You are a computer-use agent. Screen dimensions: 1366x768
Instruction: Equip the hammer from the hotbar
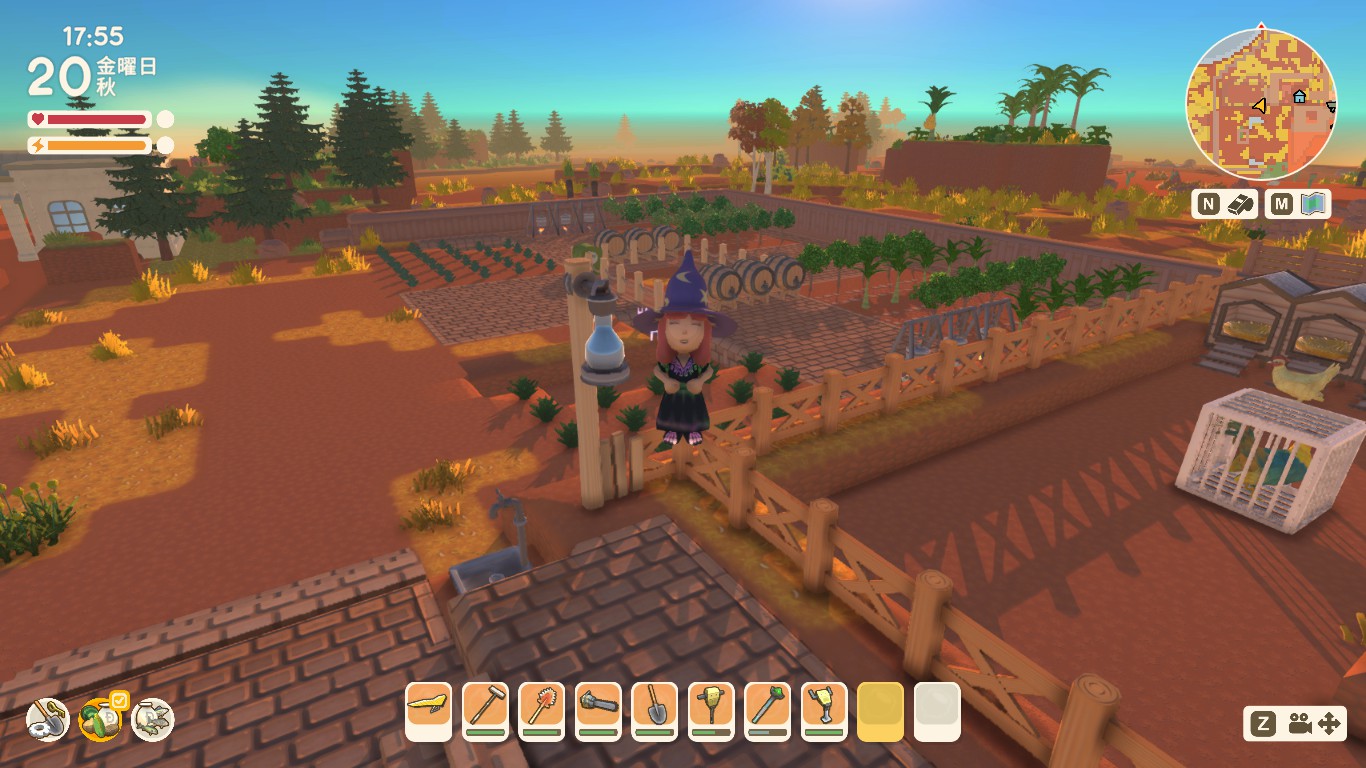pyautogui.click(x=485, y=706)
